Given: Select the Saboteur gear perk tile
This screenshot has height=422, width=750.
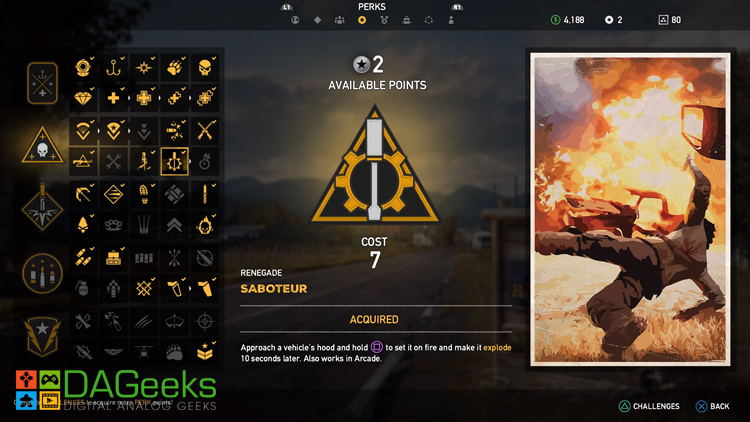Looking at the screenshot, I should pos(175,161).
